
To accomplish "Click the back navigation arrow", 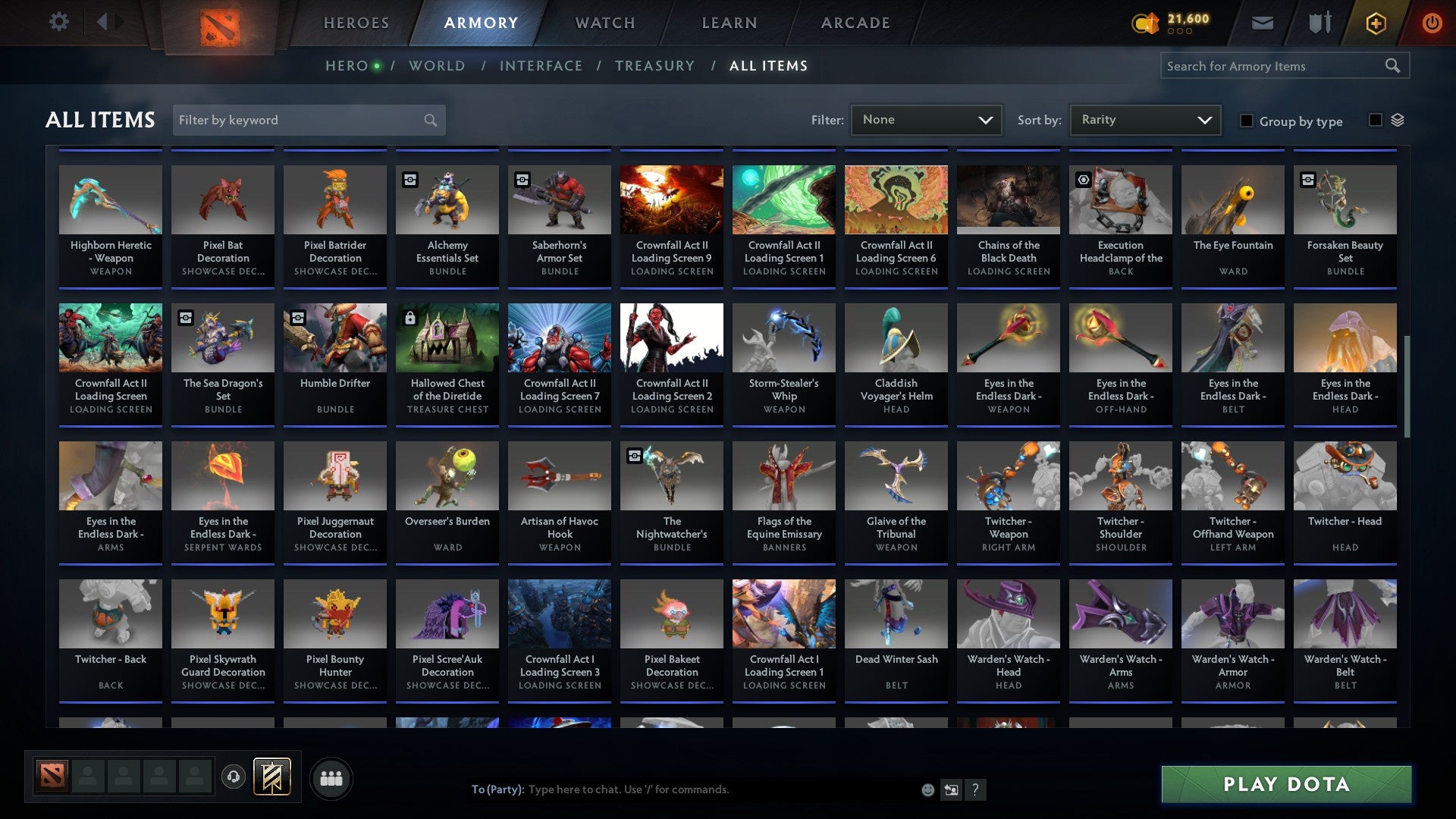I will [103, 22].
